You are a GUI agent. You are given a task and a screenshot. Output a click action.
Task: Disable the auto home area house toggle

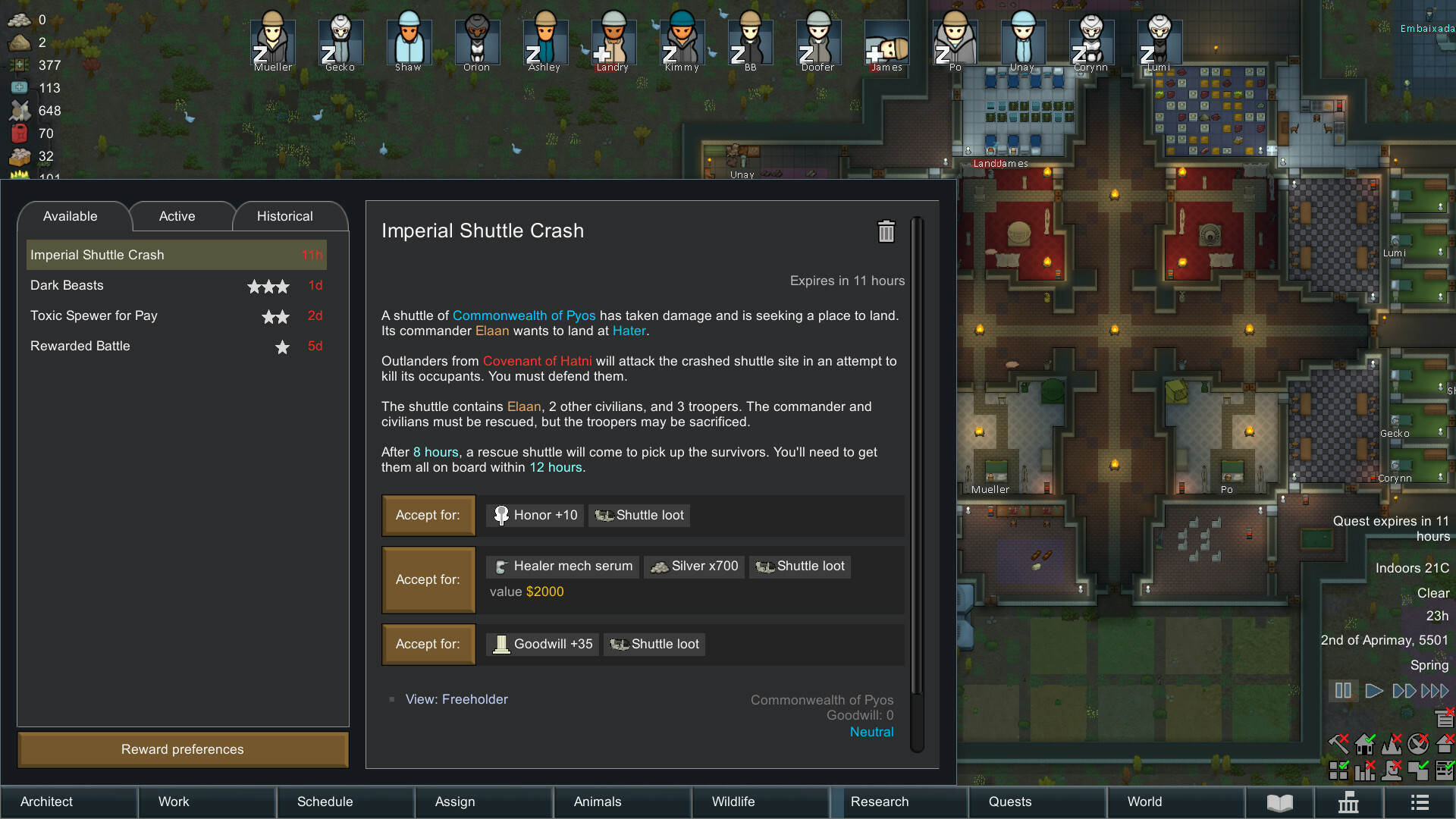click(x=1364, y=744)
